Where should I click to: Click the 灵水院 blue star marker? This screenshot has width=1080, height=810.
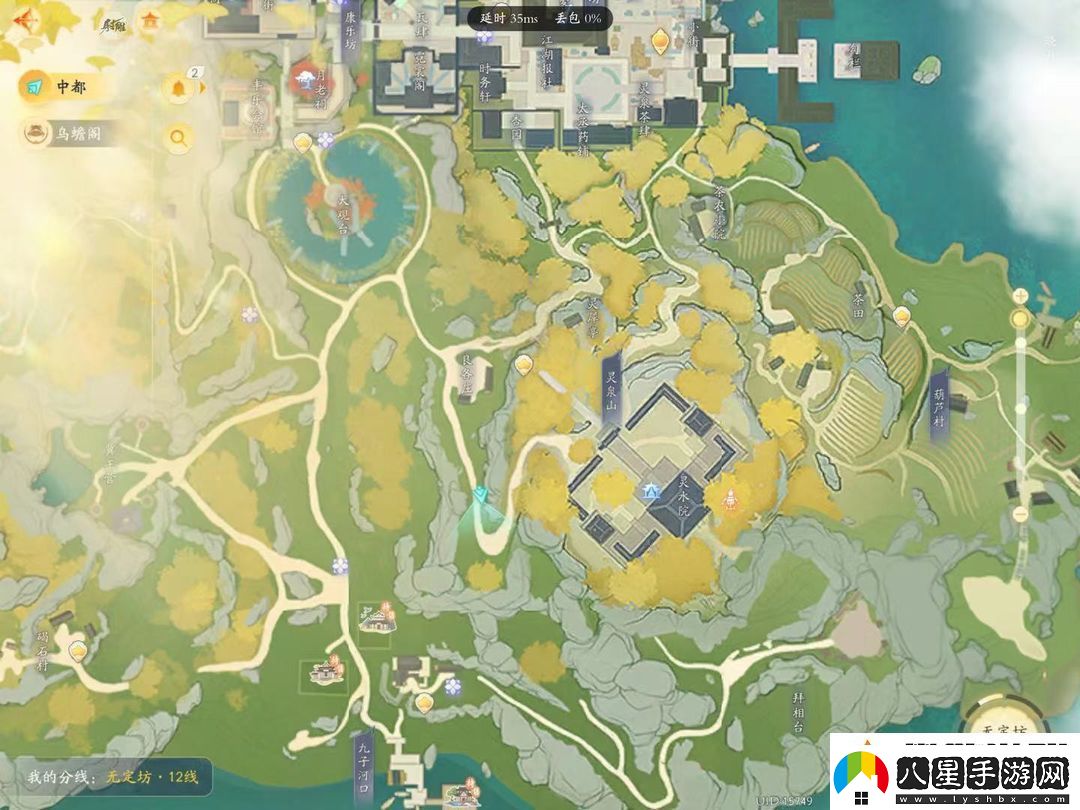[652, 489]
